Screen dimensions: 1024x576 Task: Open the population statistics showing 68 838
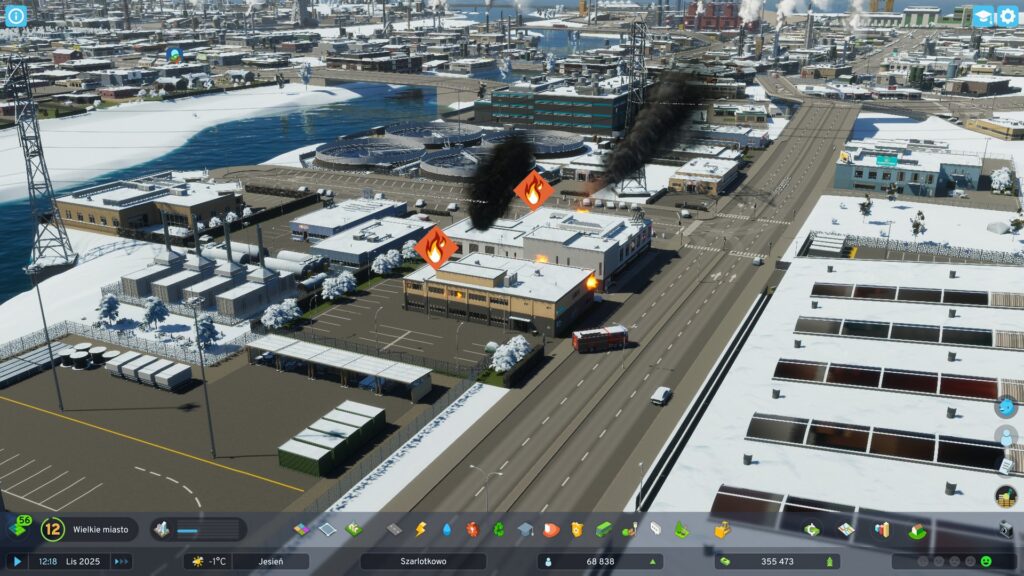tap(600, 562)
